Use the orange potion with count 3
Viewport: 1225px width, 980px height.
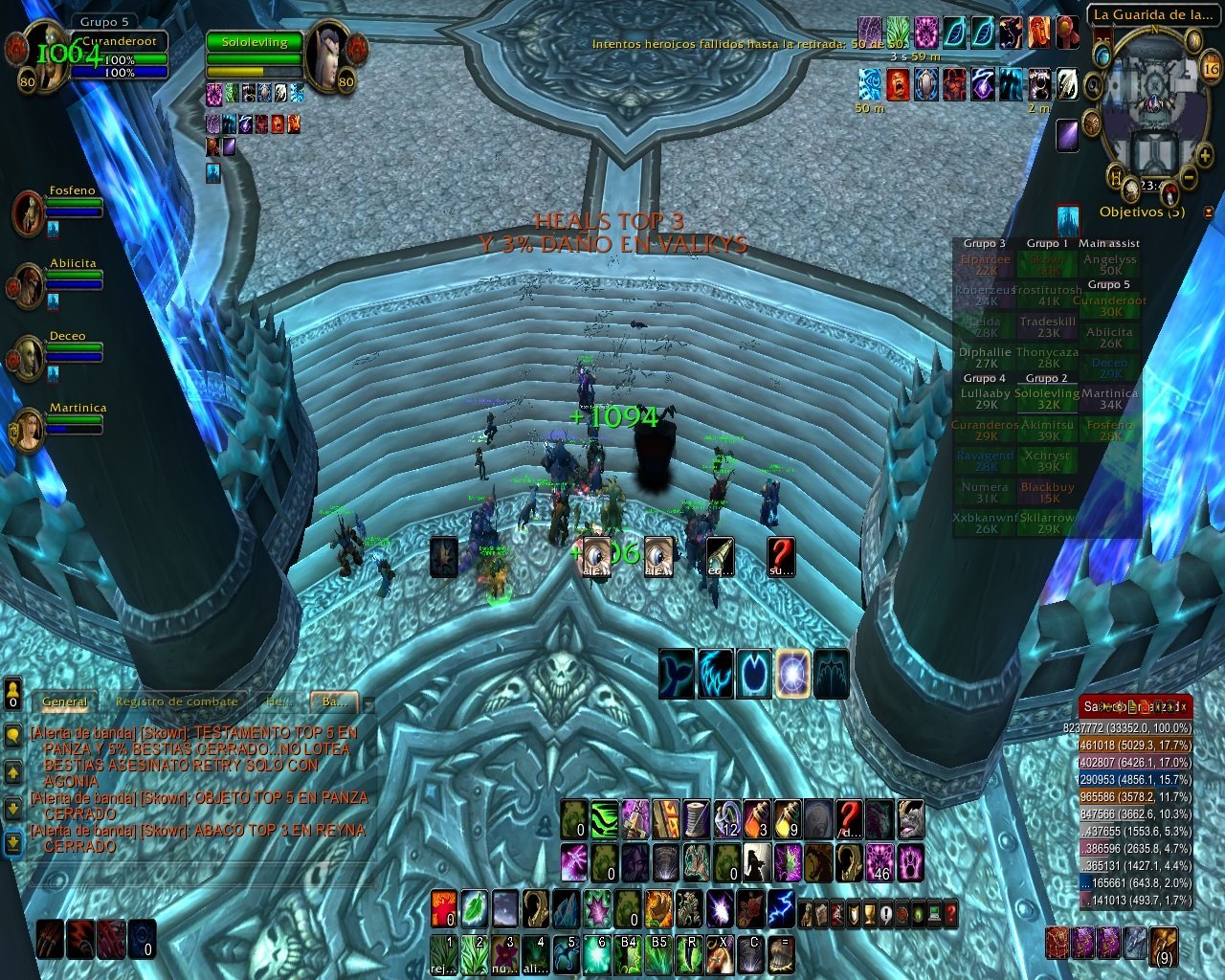click(757, 819)
